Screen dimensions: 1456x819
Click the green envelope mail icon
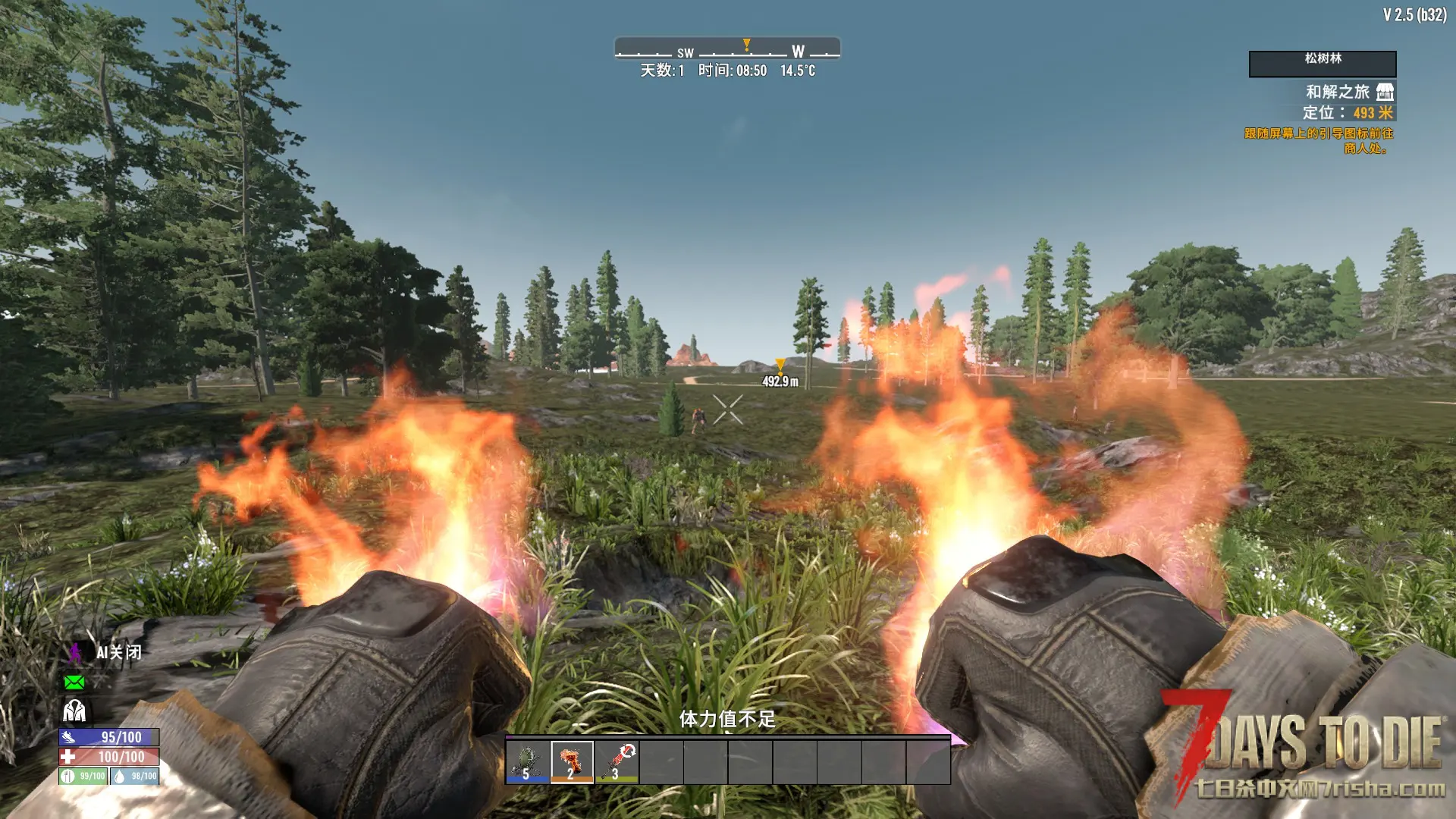tap(74, 682)
